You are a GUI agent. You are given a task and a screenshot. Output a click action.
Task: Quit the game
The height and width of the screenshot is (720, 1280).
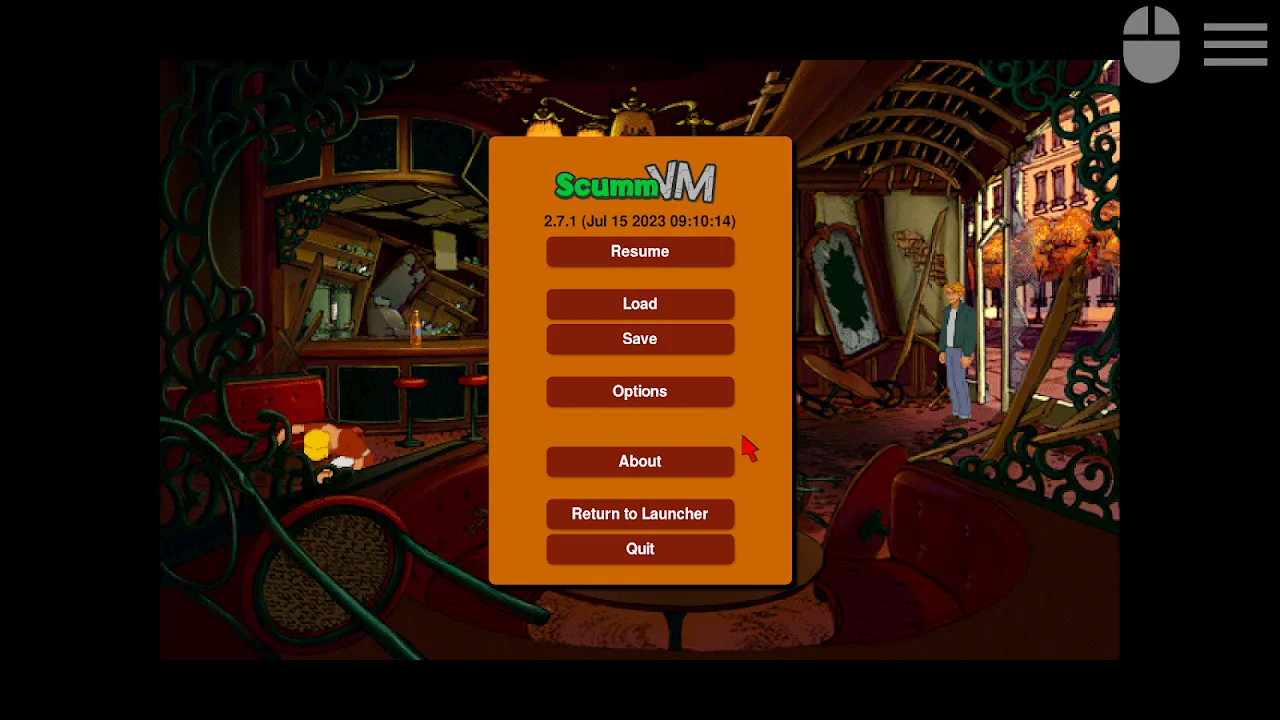(640, 548)
